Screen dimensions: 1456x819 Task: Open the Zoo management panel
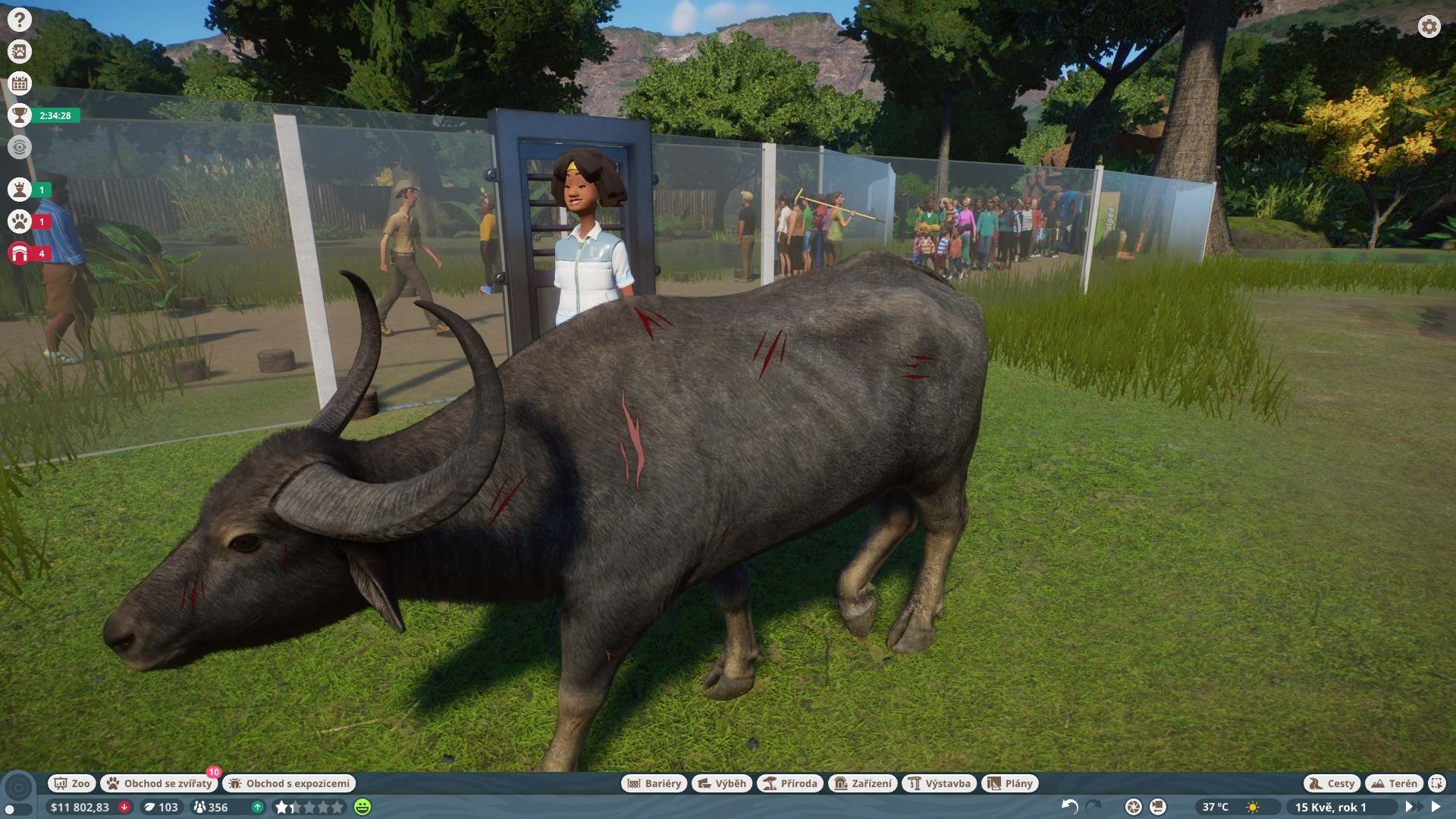tap(72, 783)
